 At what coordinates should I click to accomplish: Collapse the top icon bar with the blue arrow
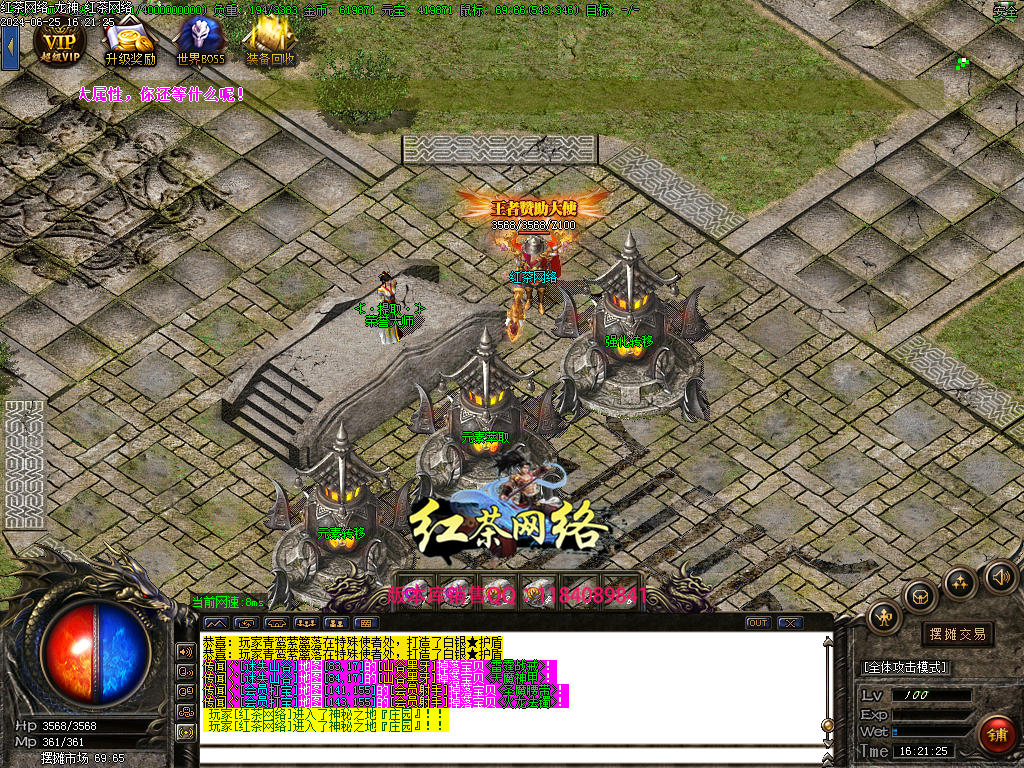click(x=10, y=47)
